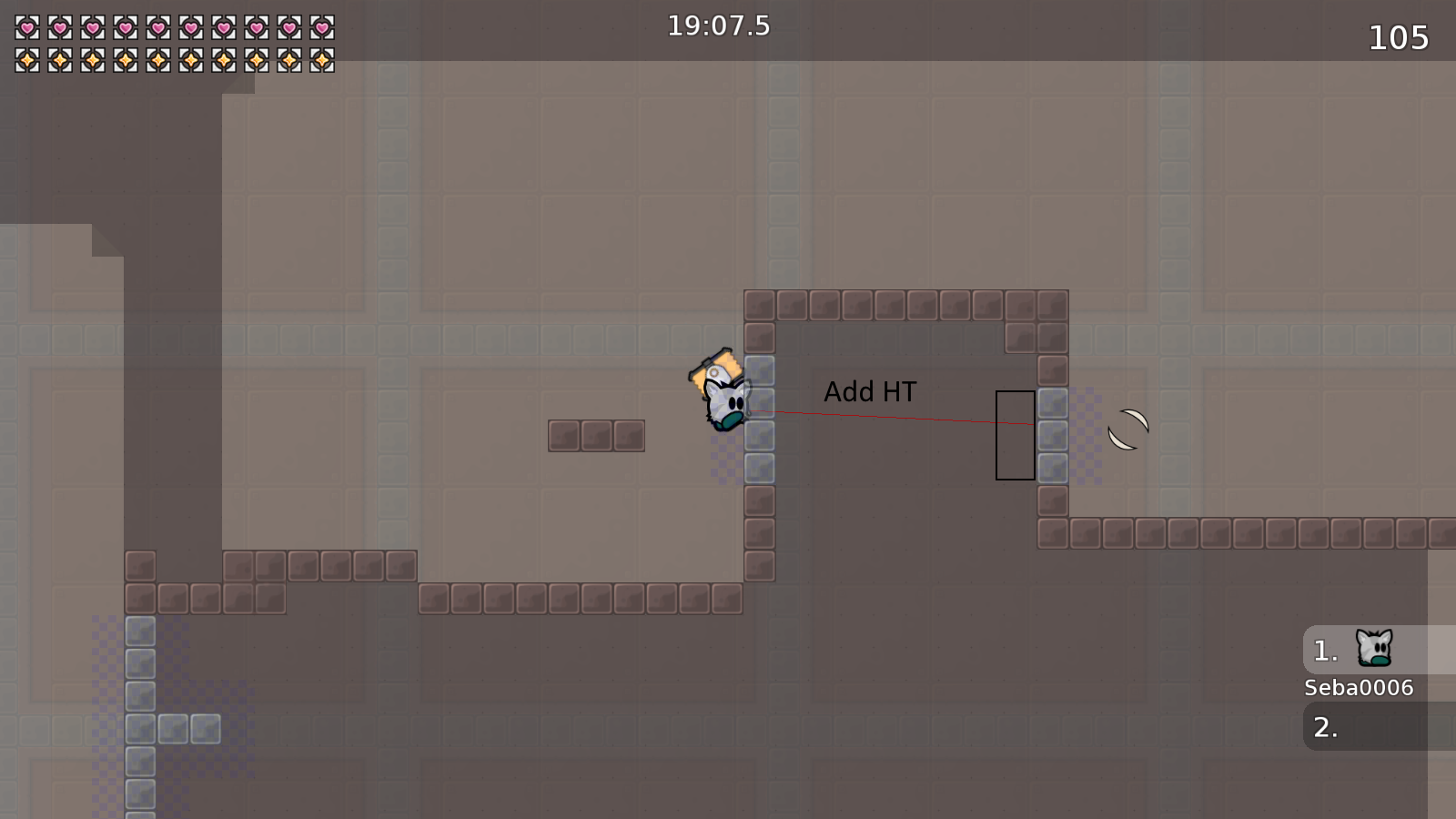Select the last heart in the health row

[x=323, y=26]
